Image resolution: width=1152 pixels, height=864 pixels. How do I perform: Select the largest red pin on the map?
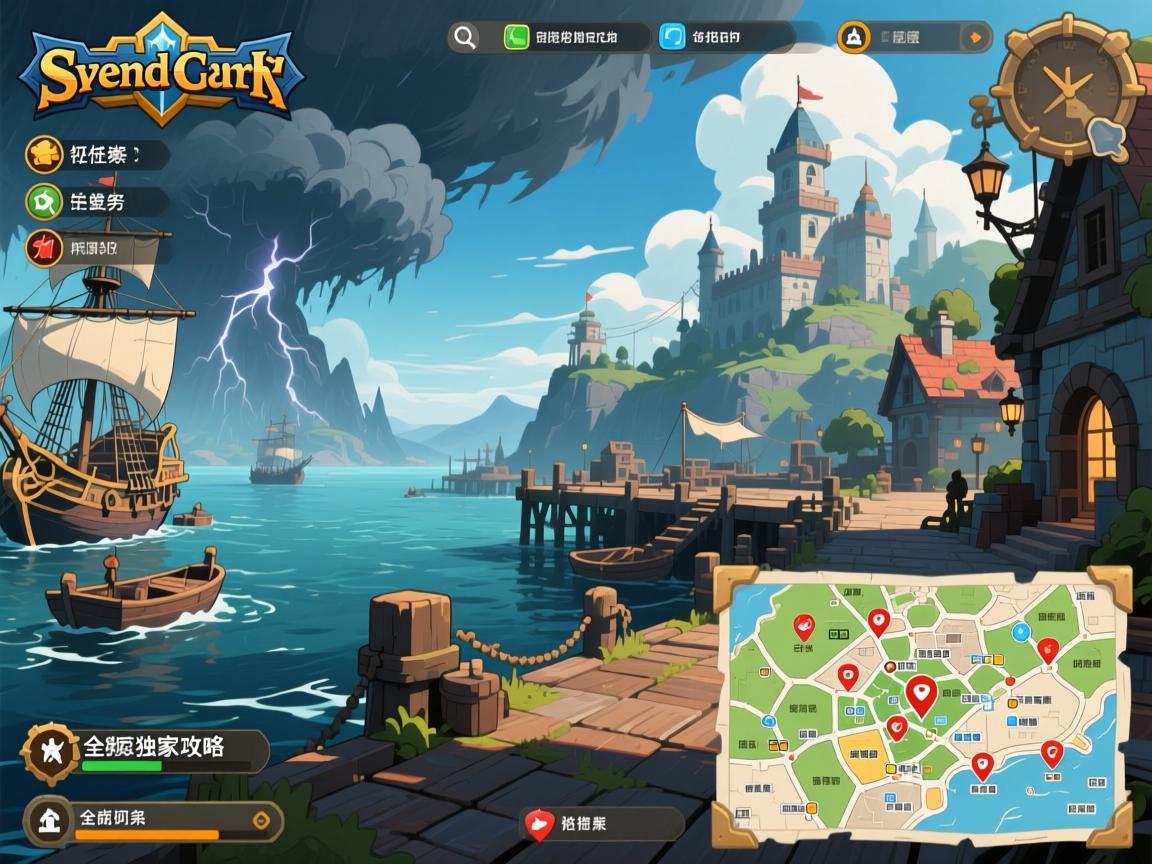(921, 694)
